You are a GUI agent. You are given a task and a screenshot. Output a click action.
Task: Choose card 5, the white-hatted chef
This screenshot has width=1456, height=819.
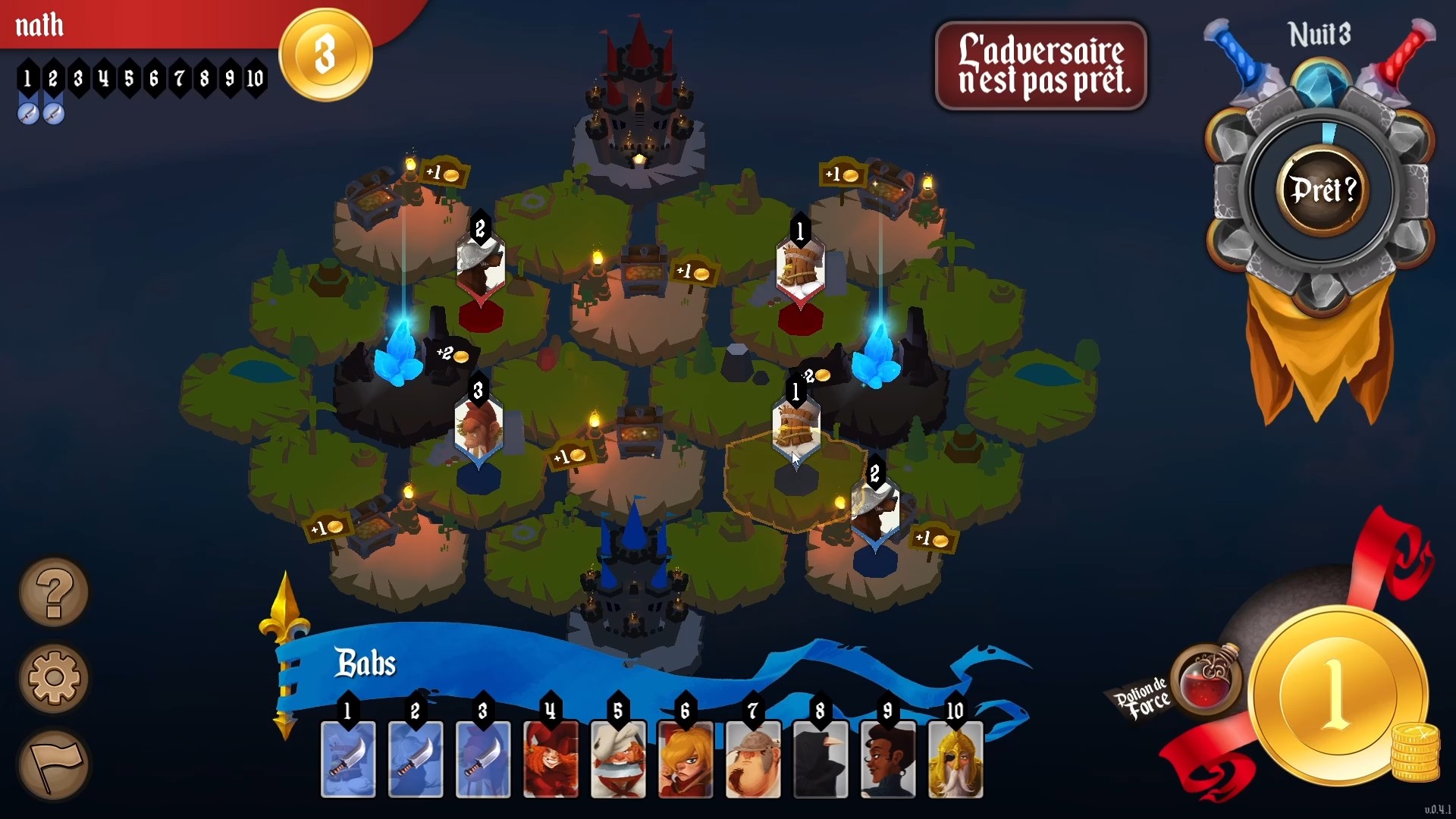tap(619, 759)
